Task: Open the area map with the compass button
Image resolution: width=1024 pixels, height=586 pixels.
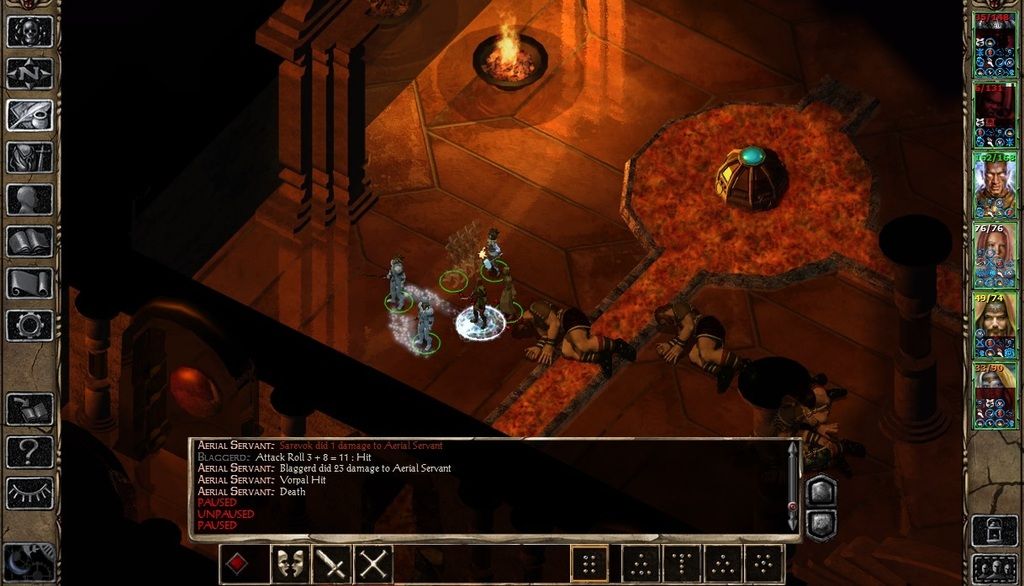Action: 29,73
